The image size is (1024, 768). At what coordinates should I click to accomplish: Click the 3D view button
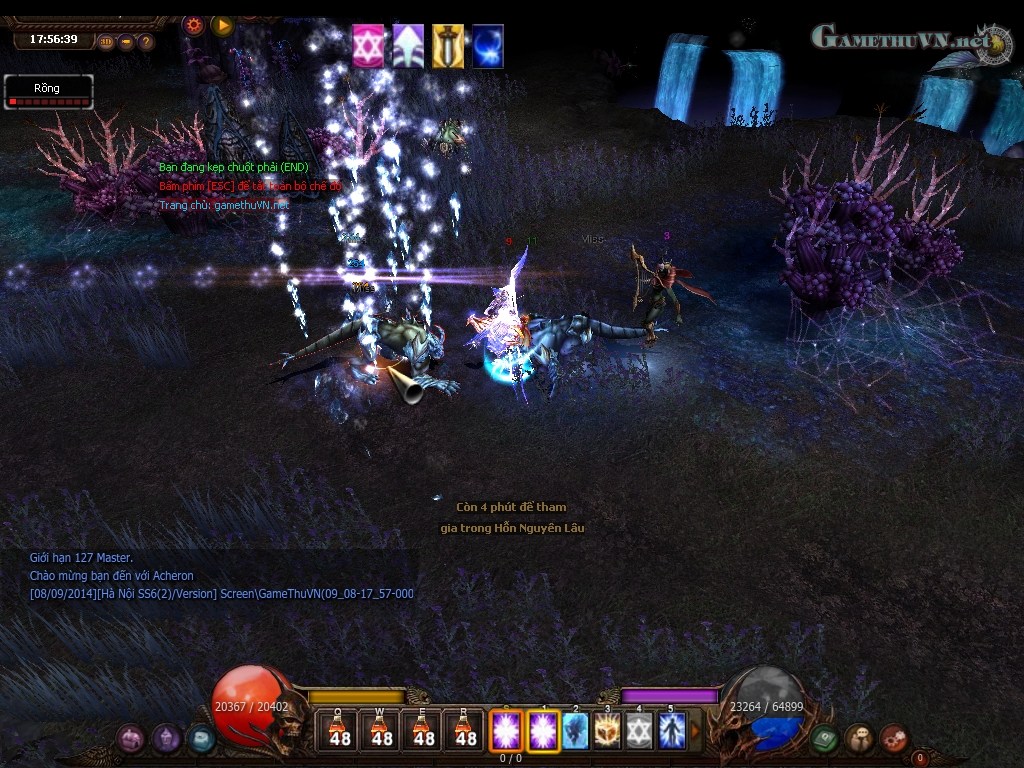tap(106, 42)
